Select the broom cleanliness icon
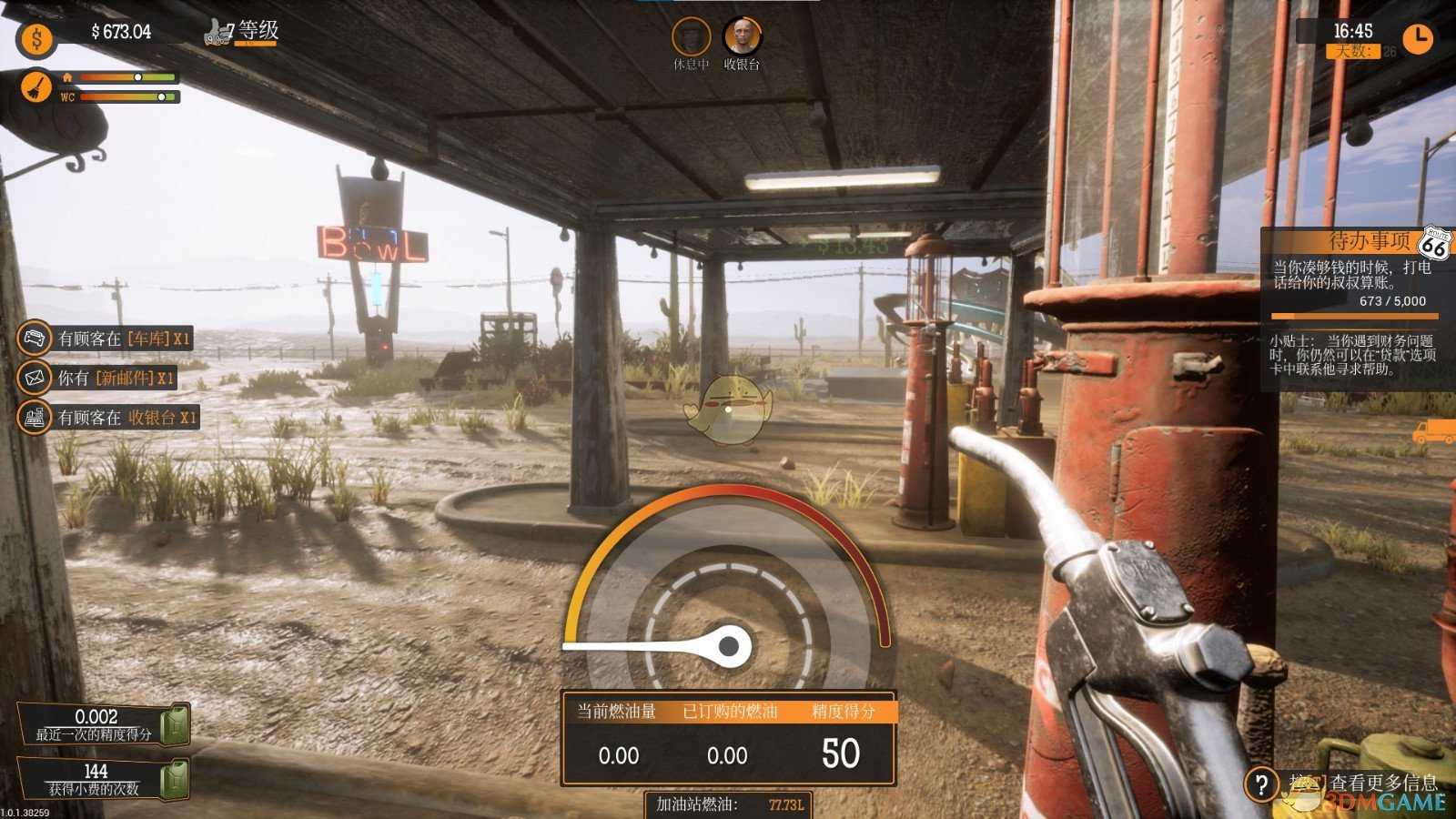The image size is (1456, 819). click(x=36, y=88)
